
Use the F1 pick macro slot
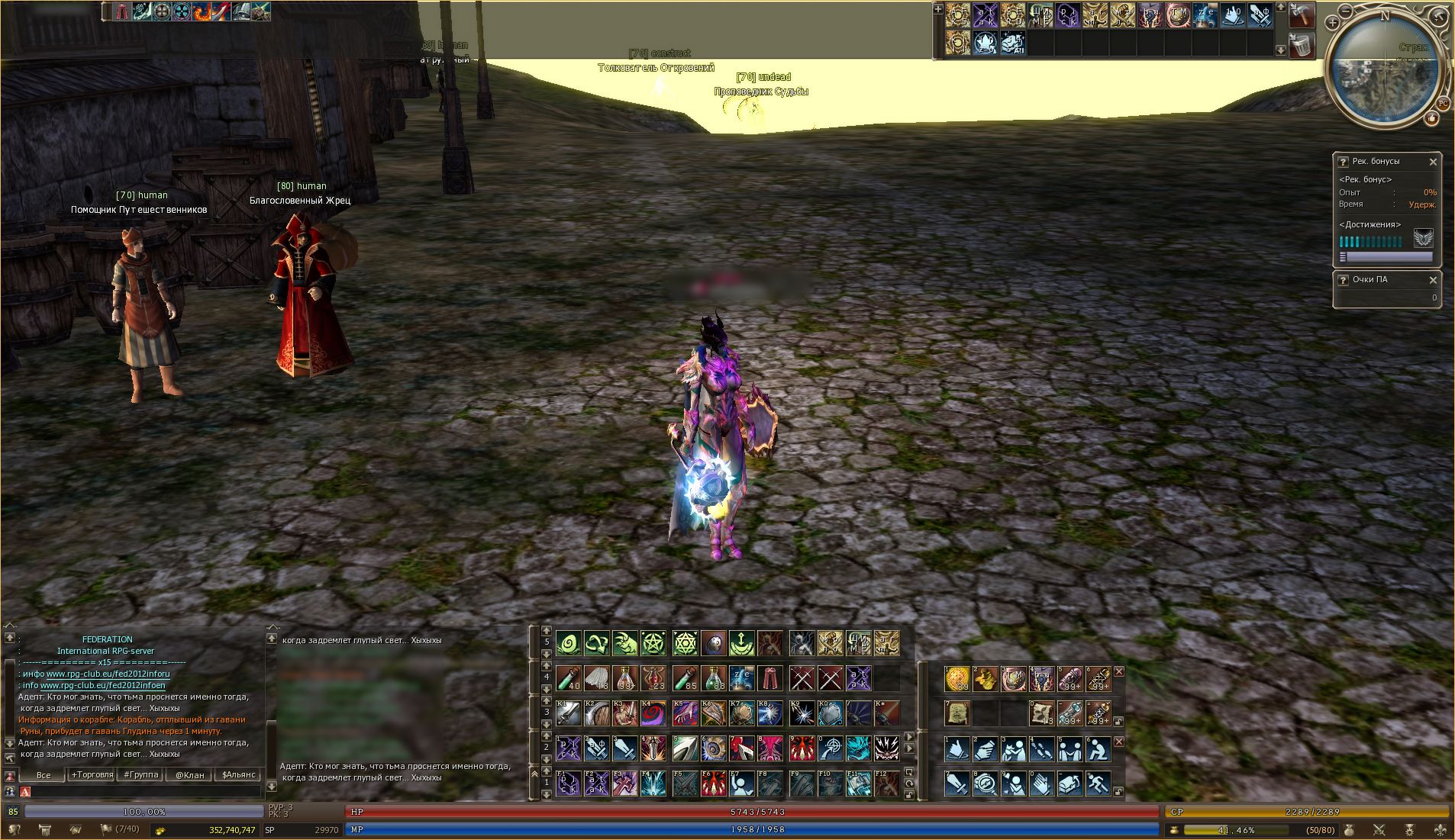point(568,784)
